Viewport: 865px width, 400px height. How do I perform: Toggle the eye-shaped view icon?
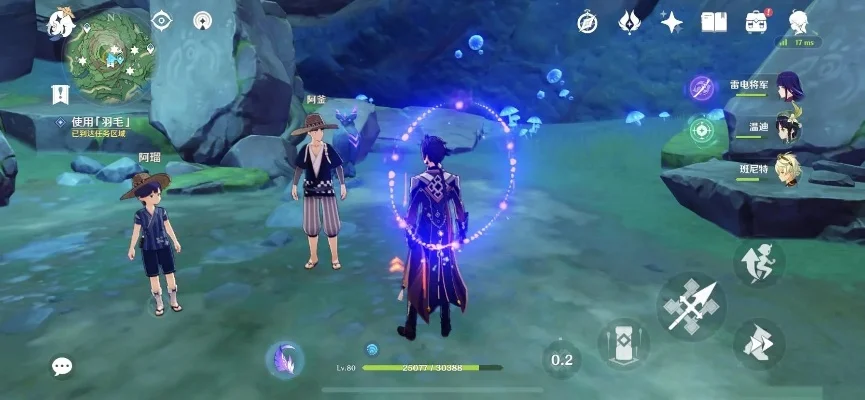coord(162,20)
